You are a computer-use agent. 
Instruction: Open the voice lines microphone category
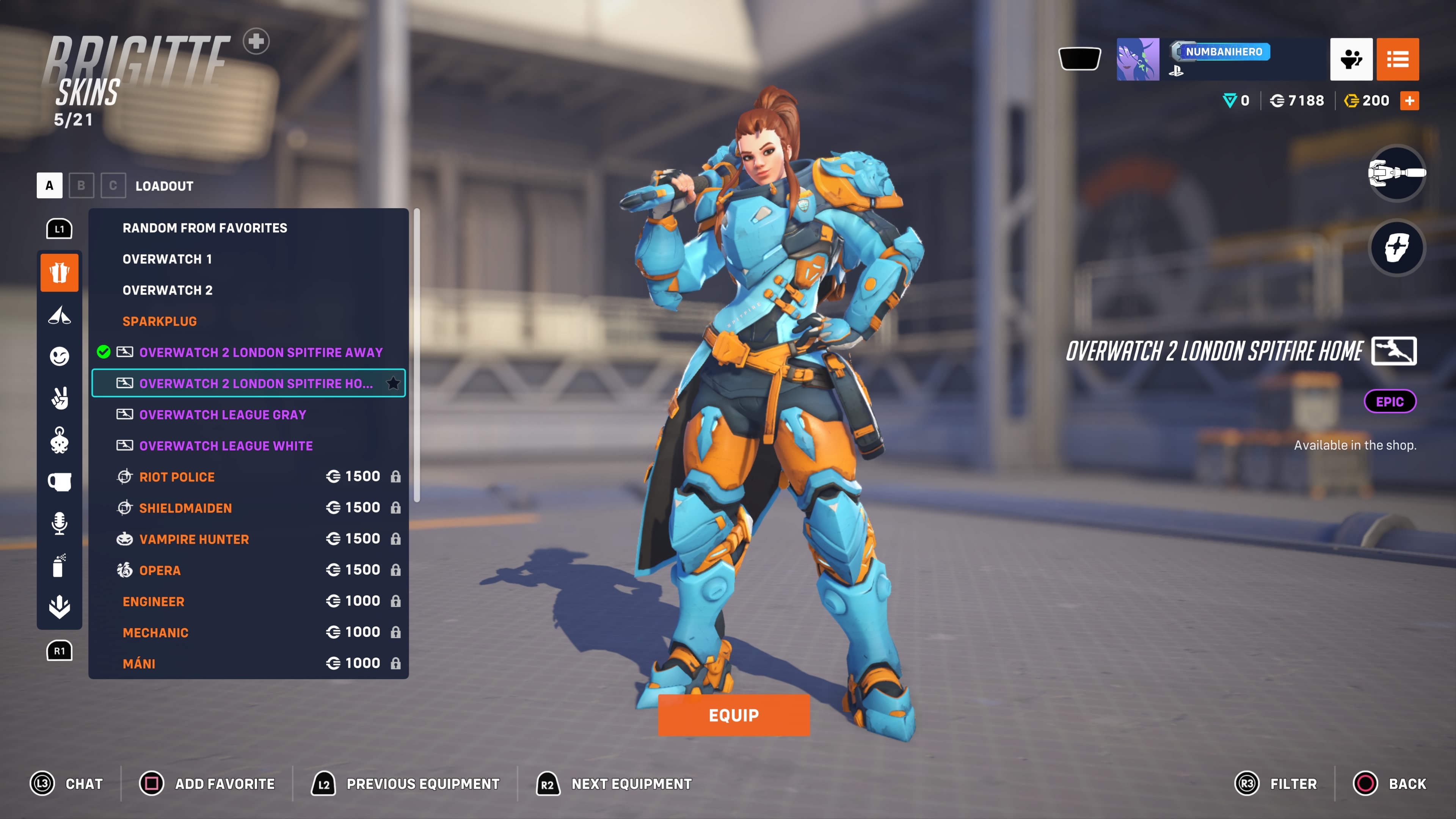pos(60,523)
